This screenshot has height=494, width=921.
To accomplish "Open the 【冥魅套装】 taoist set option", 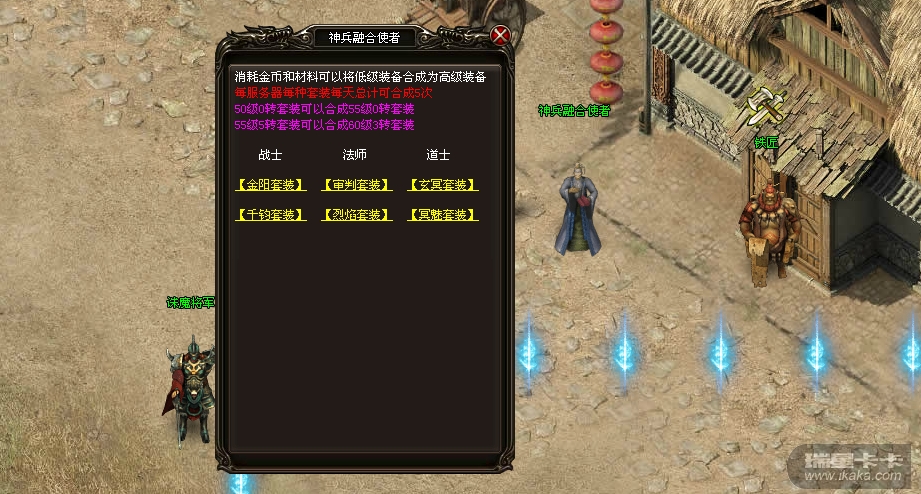I will pyautogui.click(x=442, y=215).
